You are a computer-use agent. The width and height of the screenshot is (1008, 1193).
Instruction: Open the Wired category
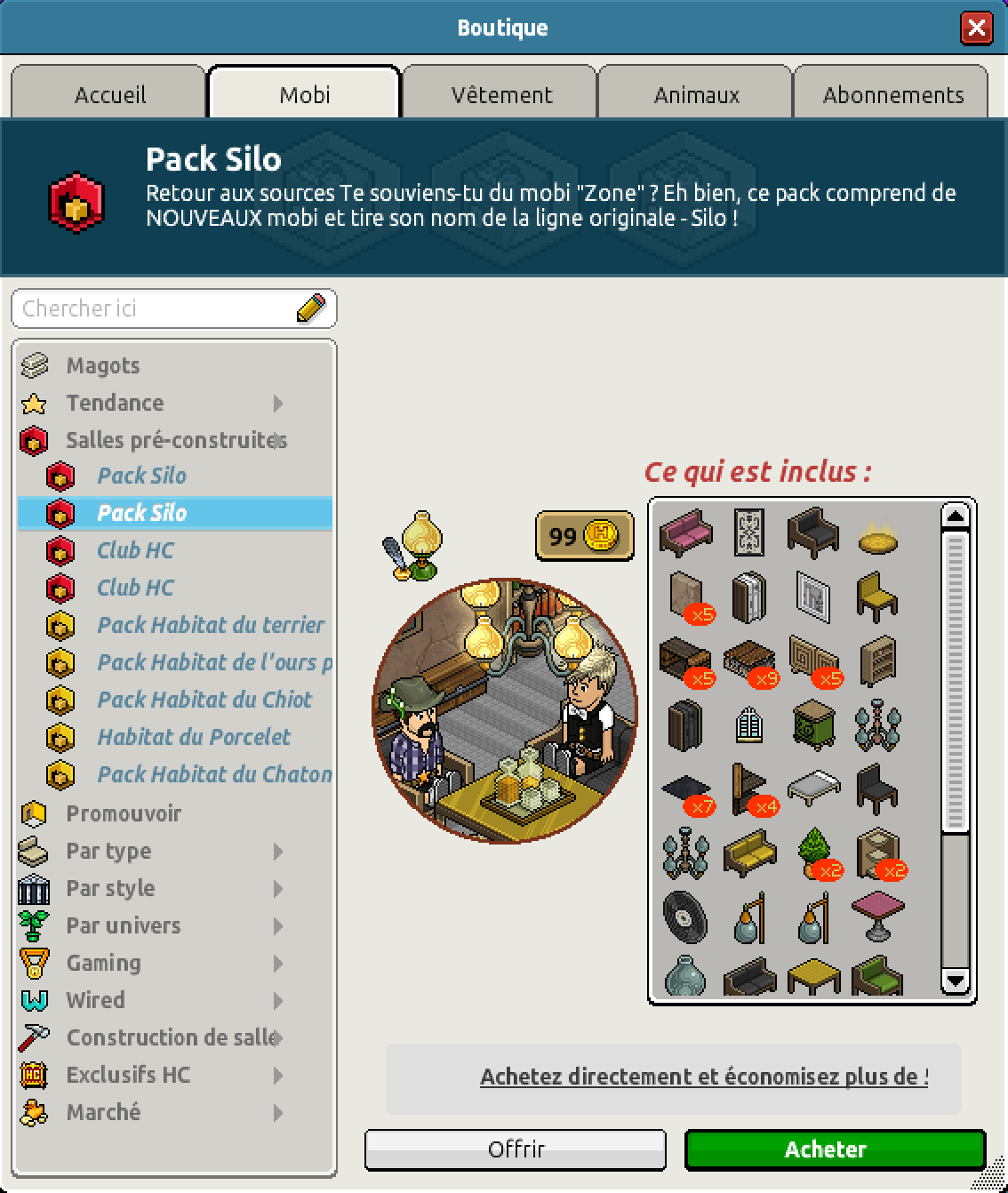(95, 1000)
